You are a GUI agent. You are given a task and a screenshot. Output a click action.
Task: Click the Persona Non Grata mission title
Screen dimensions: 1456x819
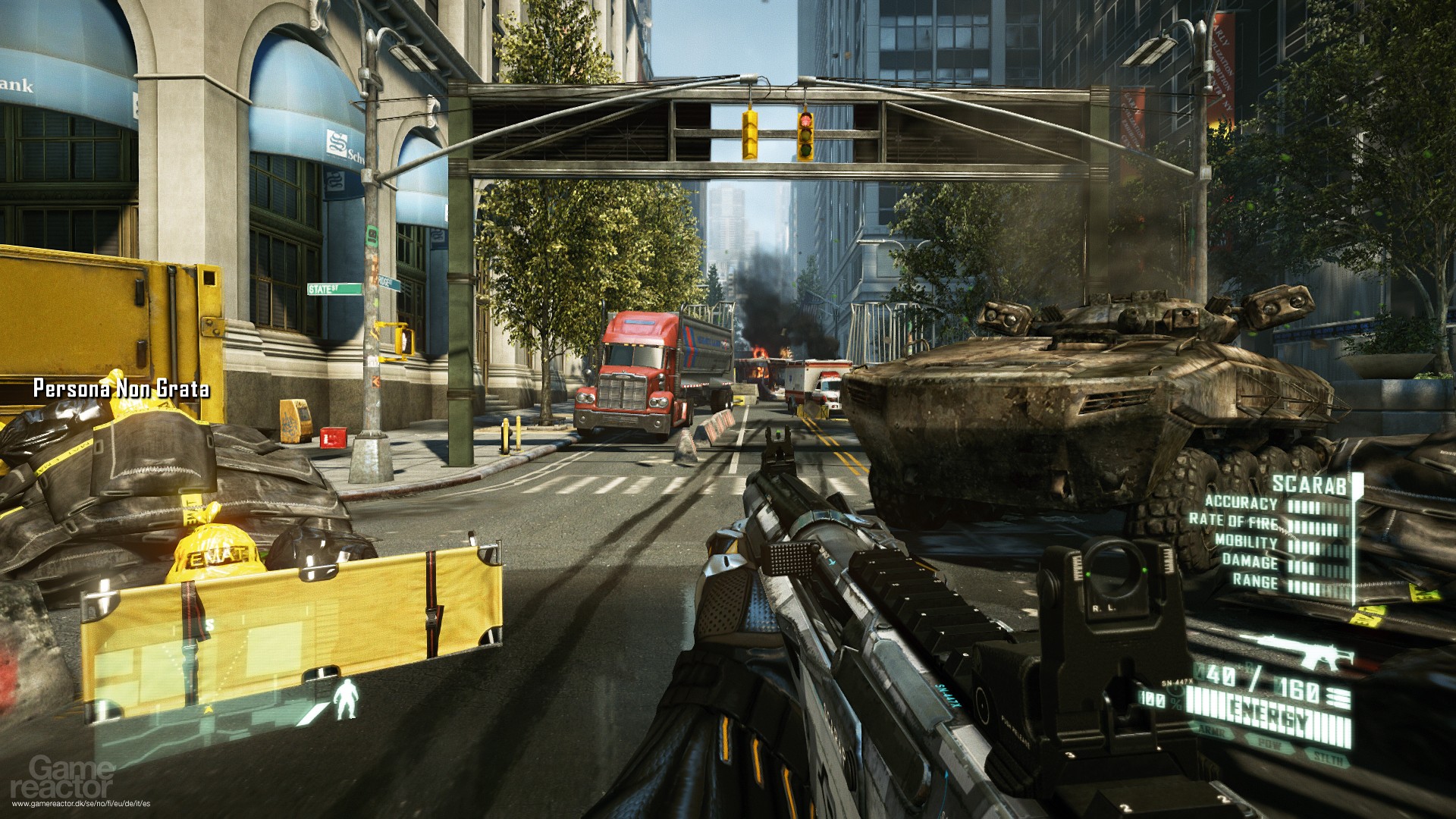[x=121, y=389]
